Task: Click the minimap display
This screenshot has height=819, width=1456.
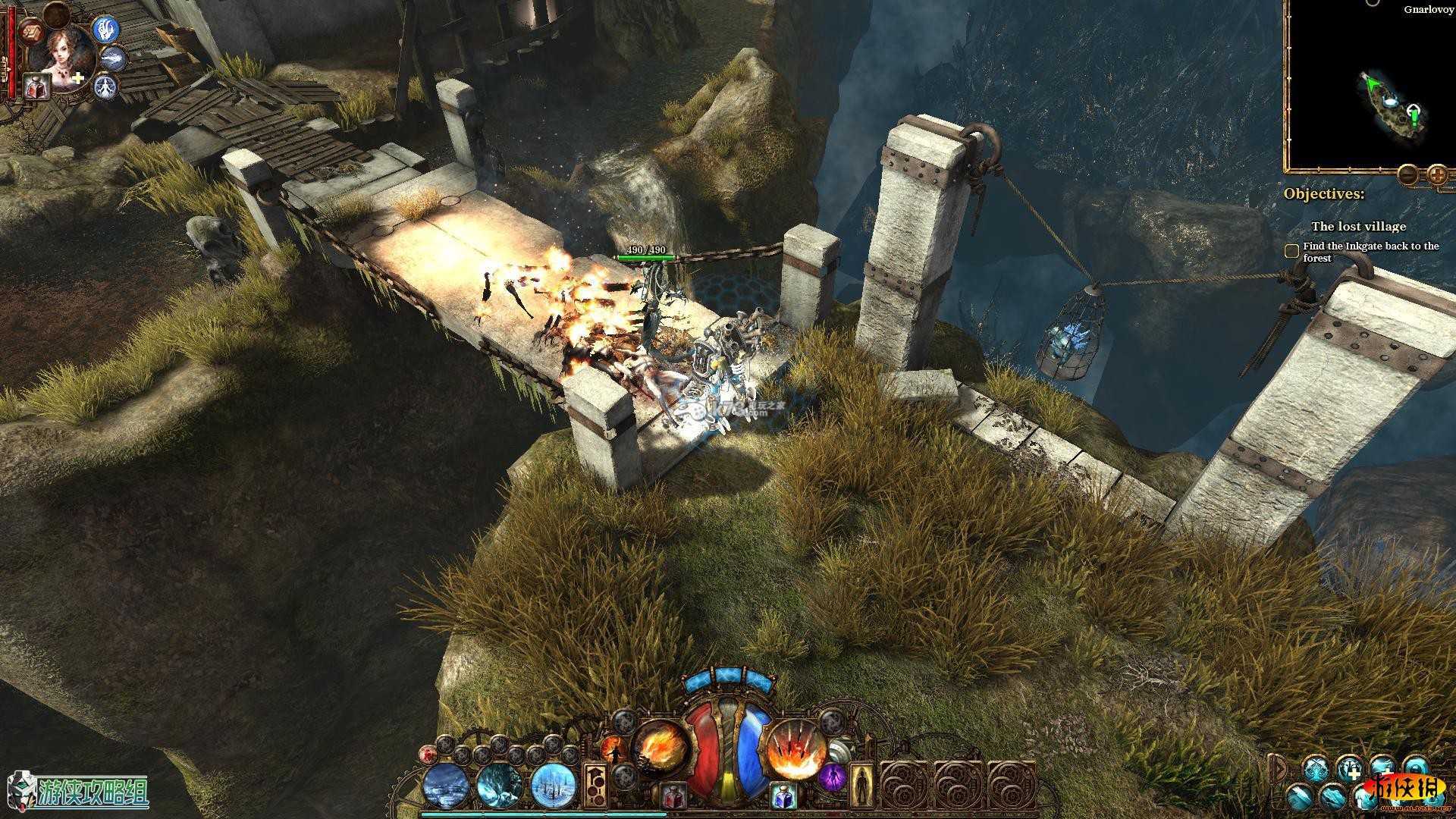Action: tap(1373, 91)
